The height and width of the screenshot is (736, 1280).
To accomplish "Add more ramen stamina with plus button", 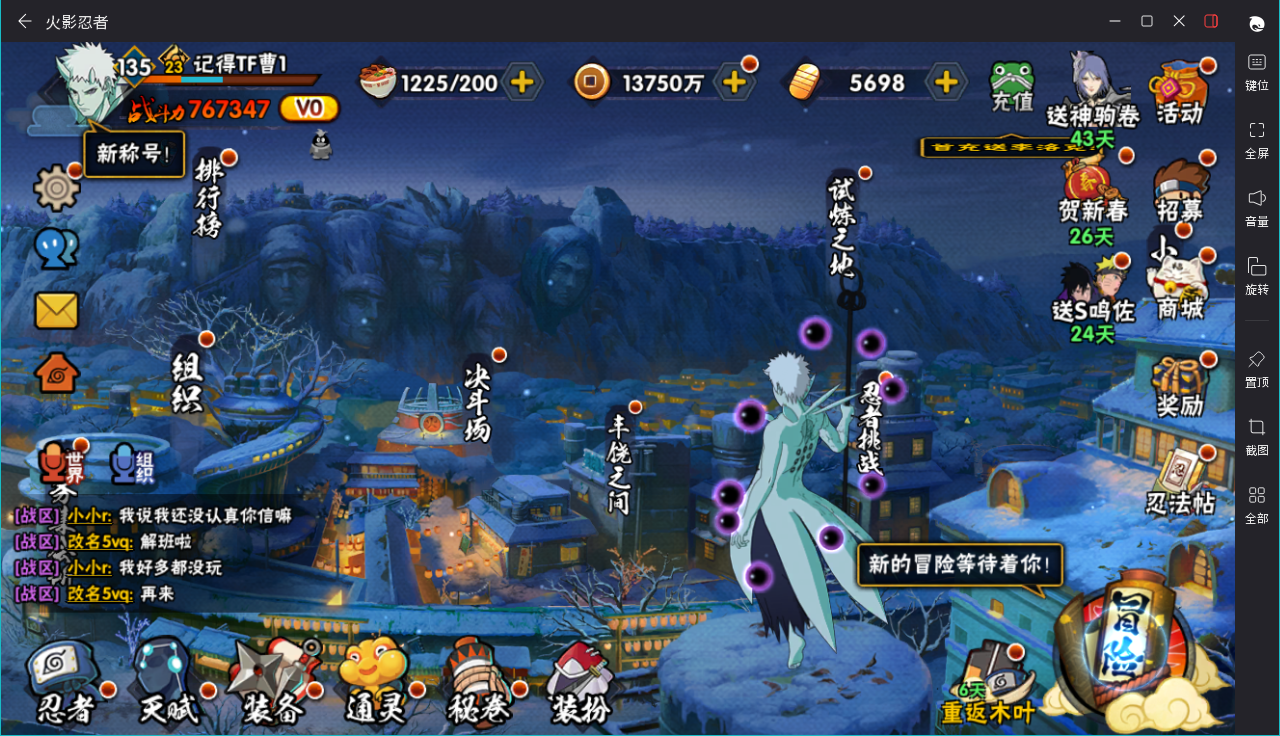I will (522, 82).
